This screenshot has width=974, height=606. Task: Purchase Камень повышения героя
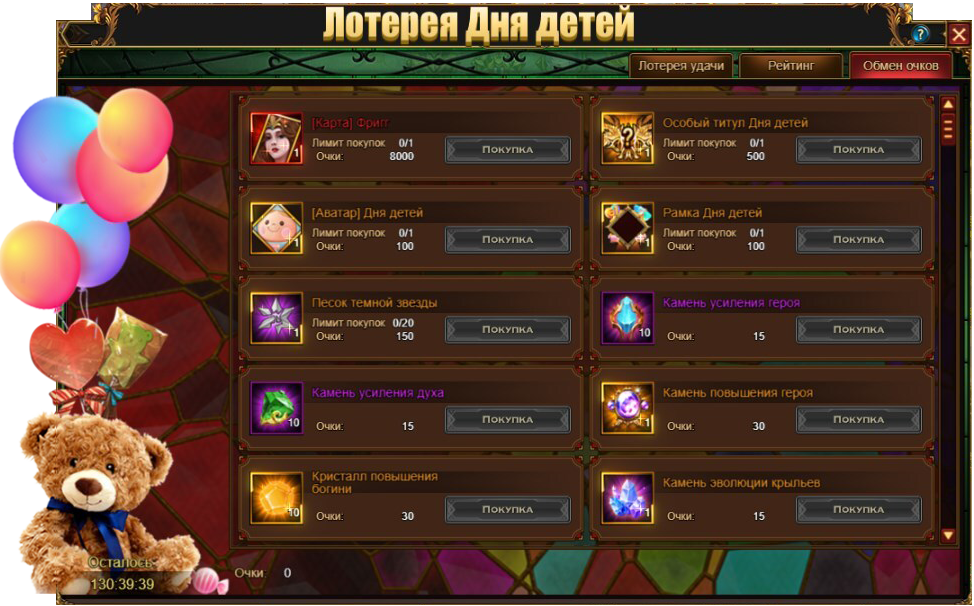click(858, 420)
